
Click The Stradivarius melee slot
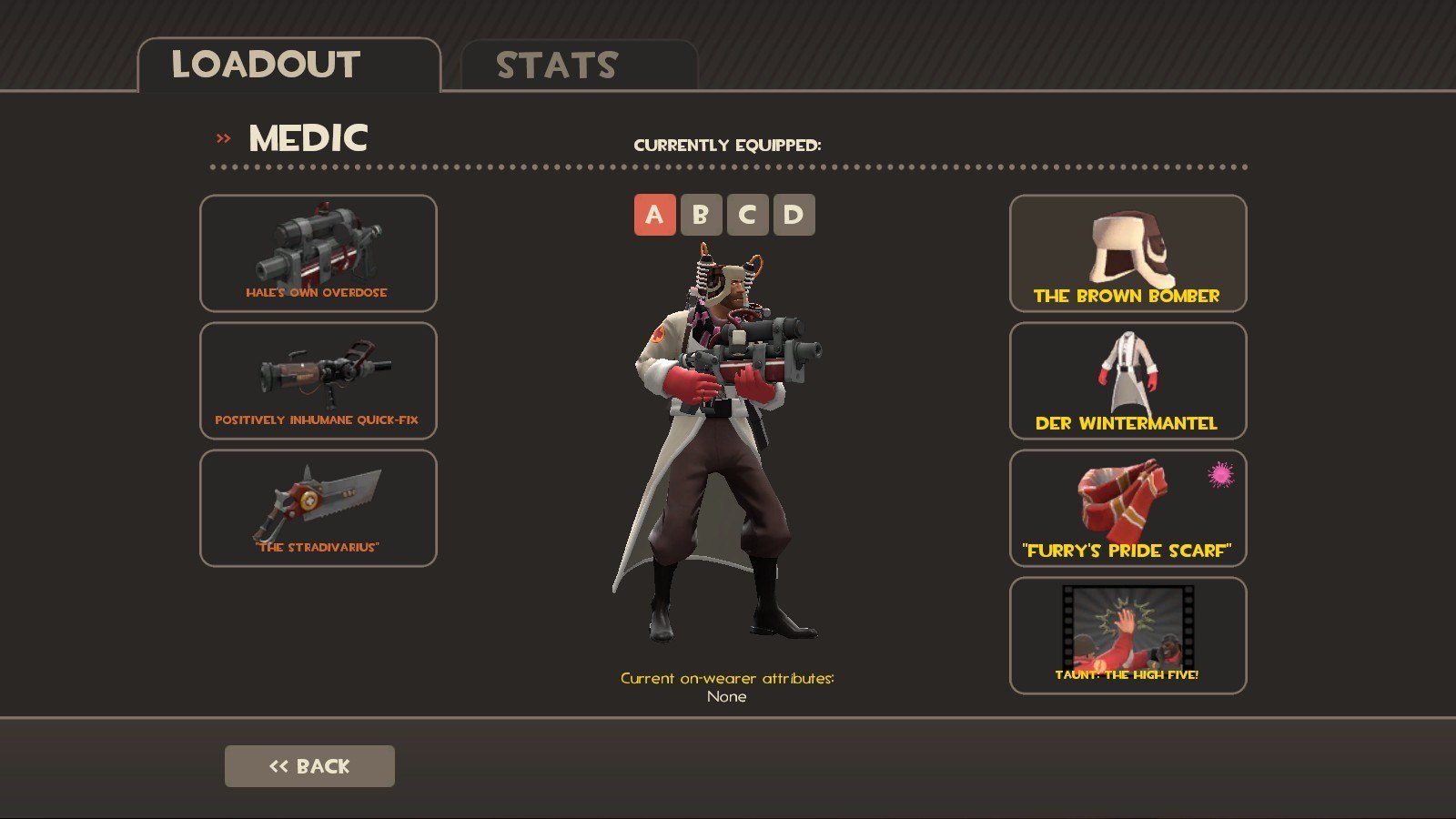click(x=318, y=508)
